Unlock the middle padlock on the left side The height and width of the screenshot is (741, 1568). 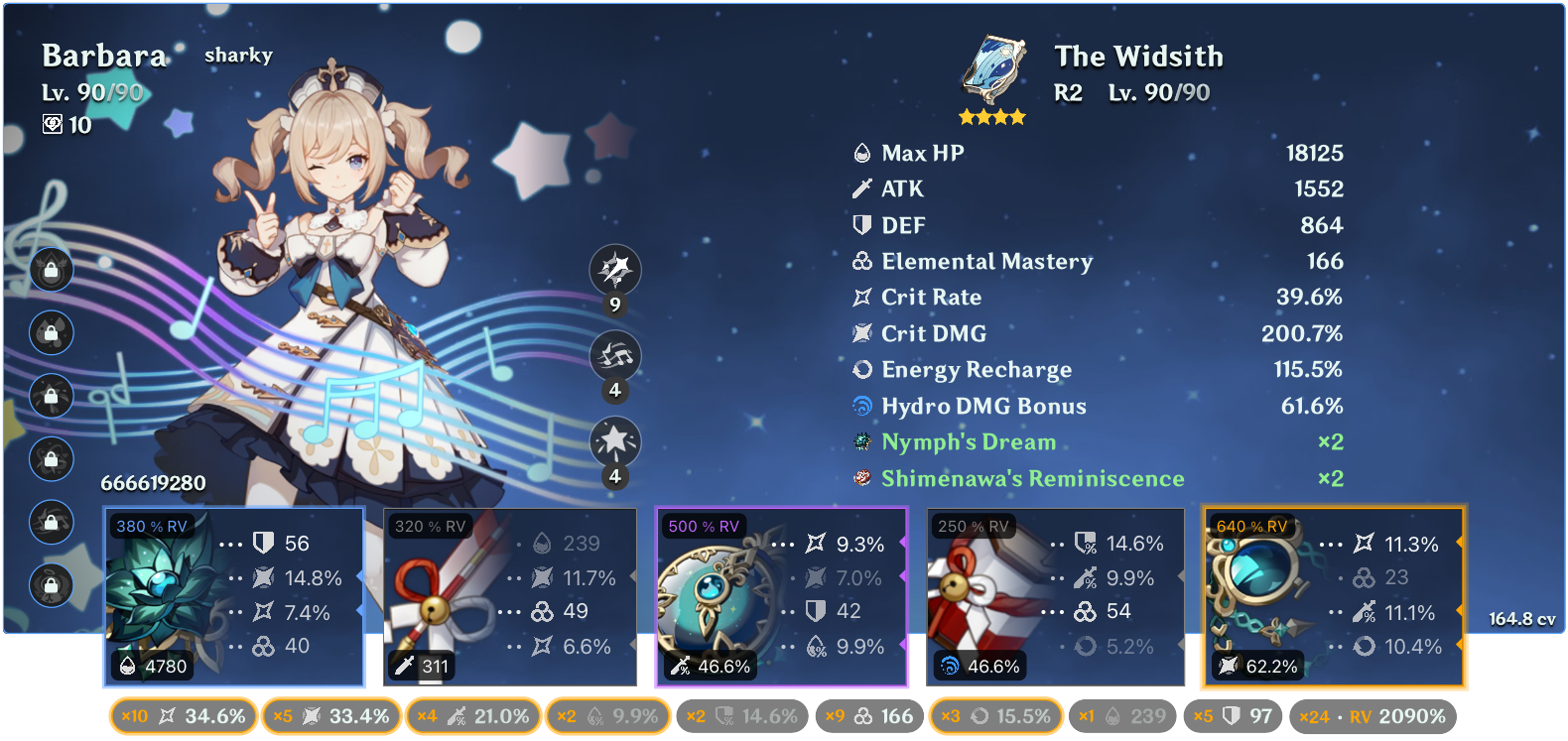click(x=51, y=396)
